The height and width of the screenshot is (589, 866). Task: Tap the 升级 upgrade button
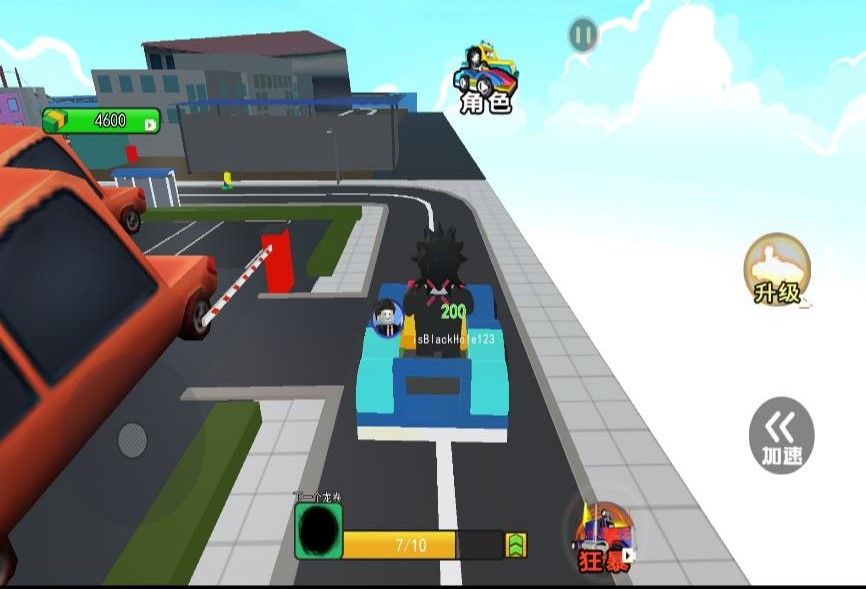(777, 270)
